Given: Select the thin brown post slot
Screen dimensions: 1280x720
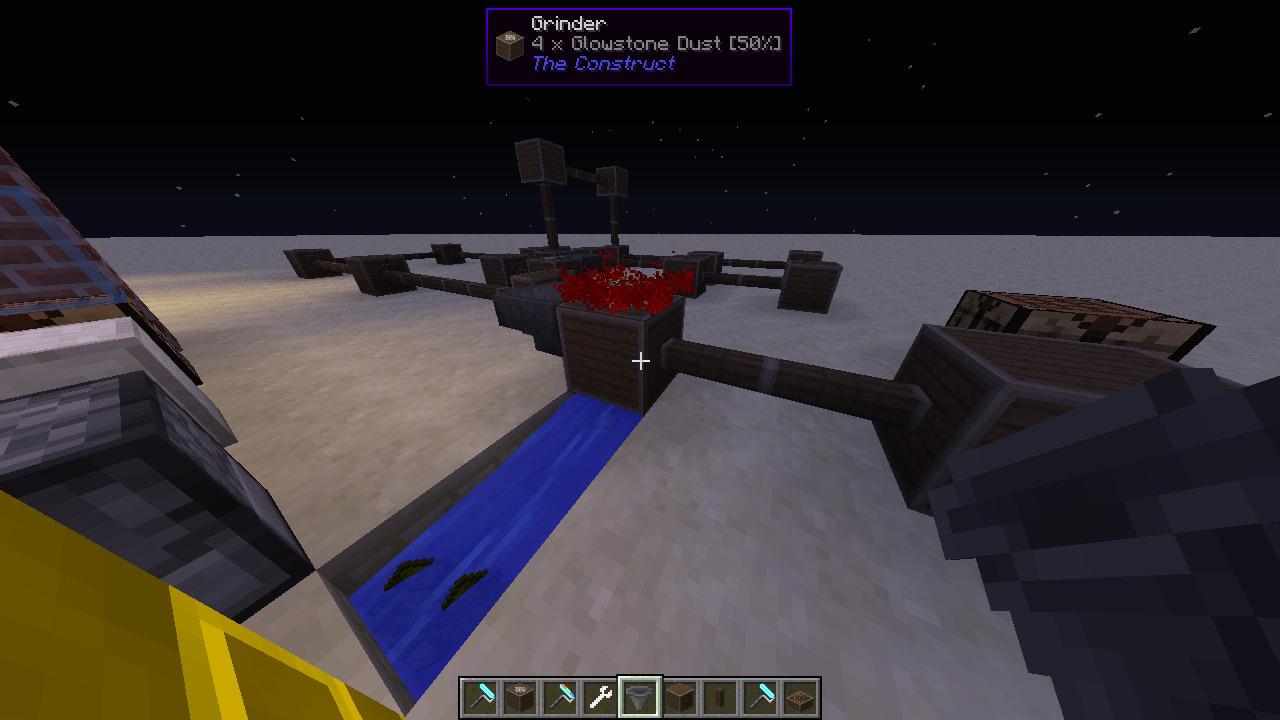Looking at the screenshot, I should (720, 697).
